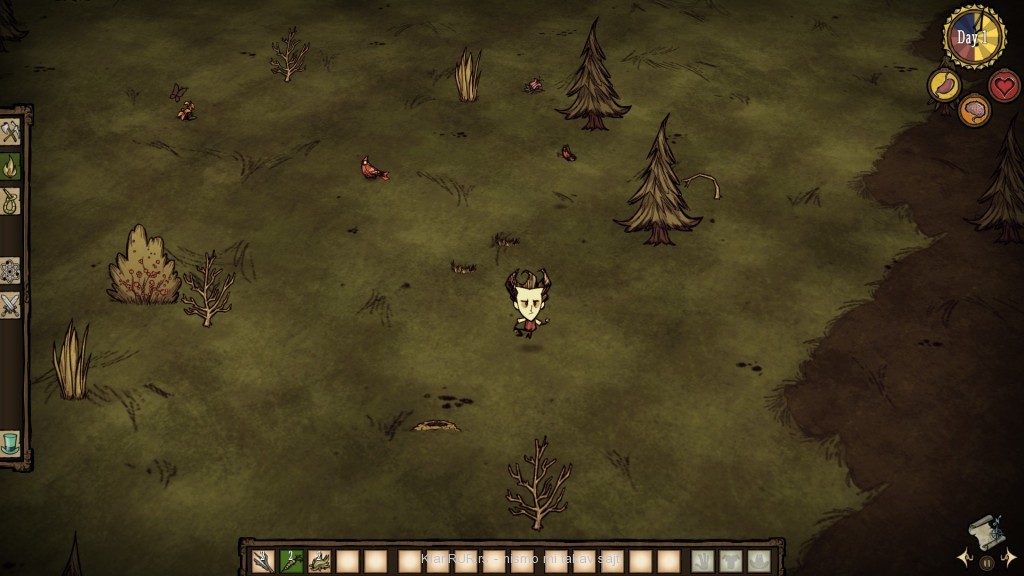Rotate camera using left arrow by map
The height and width of the screenshot is (576, 1024).
coord(964,558)
